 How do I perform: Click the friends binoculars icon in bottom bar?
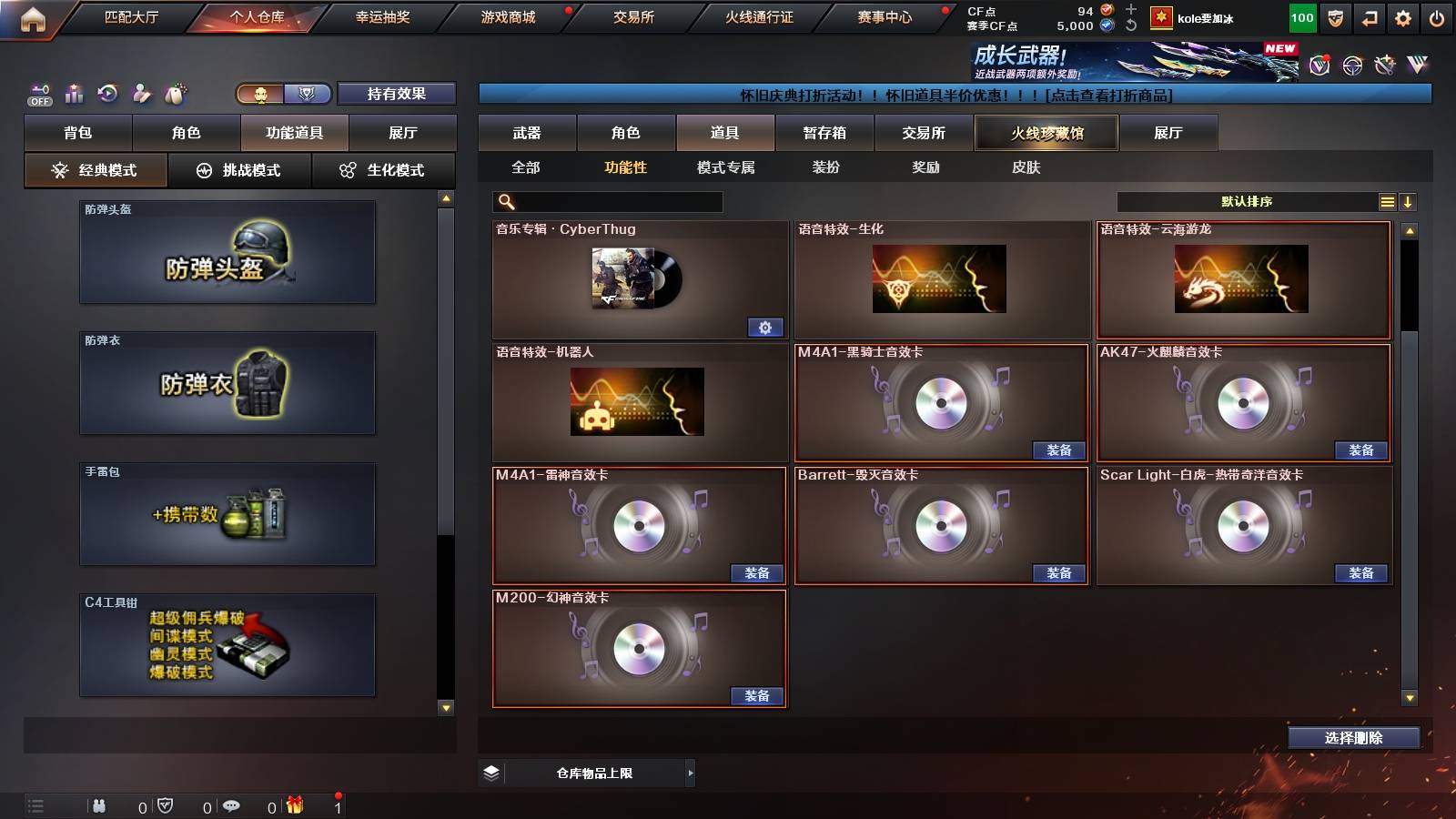tap(98, 806)
